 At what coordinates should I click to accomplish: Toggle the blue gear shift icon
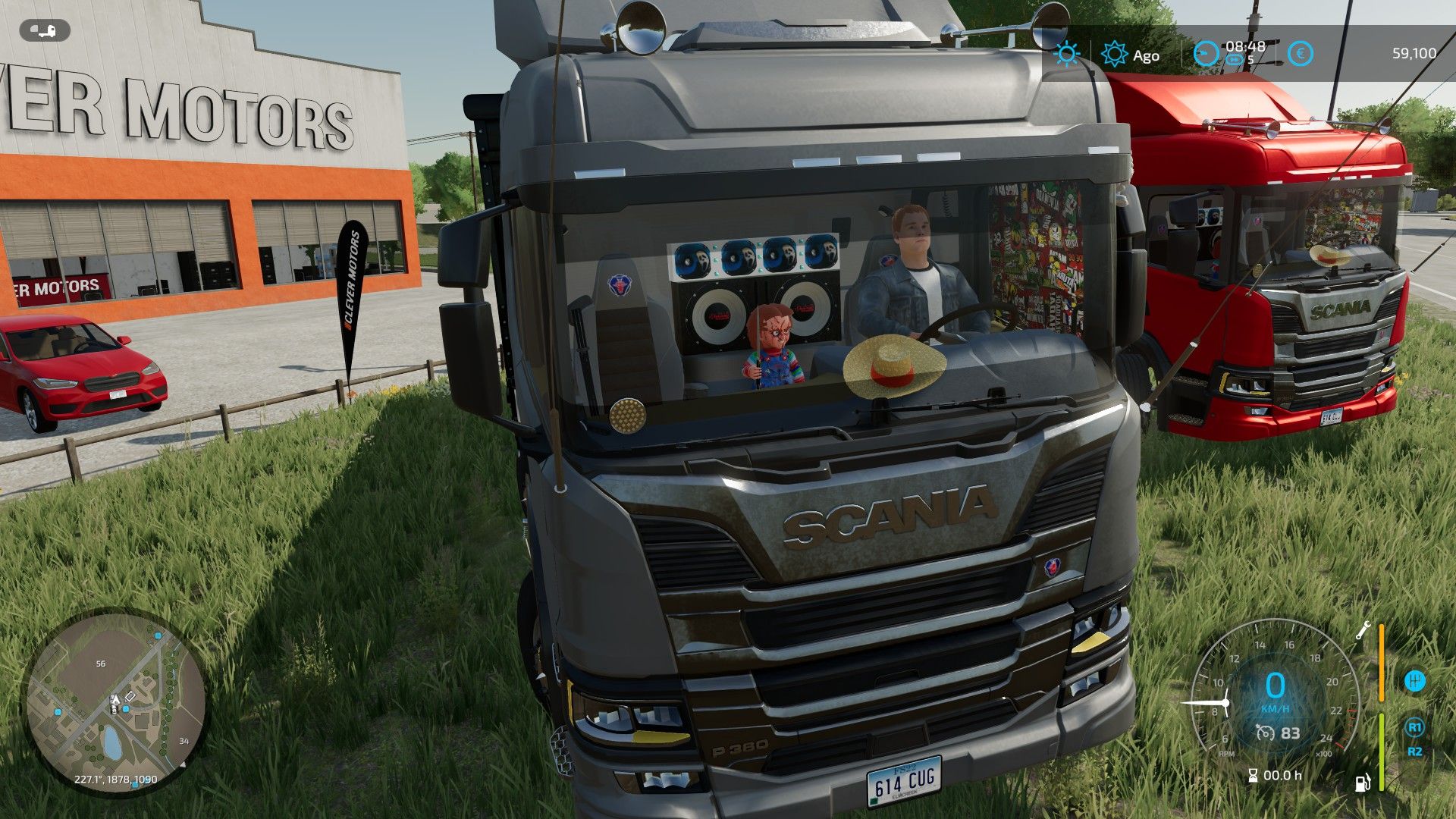click(1415, 680)
